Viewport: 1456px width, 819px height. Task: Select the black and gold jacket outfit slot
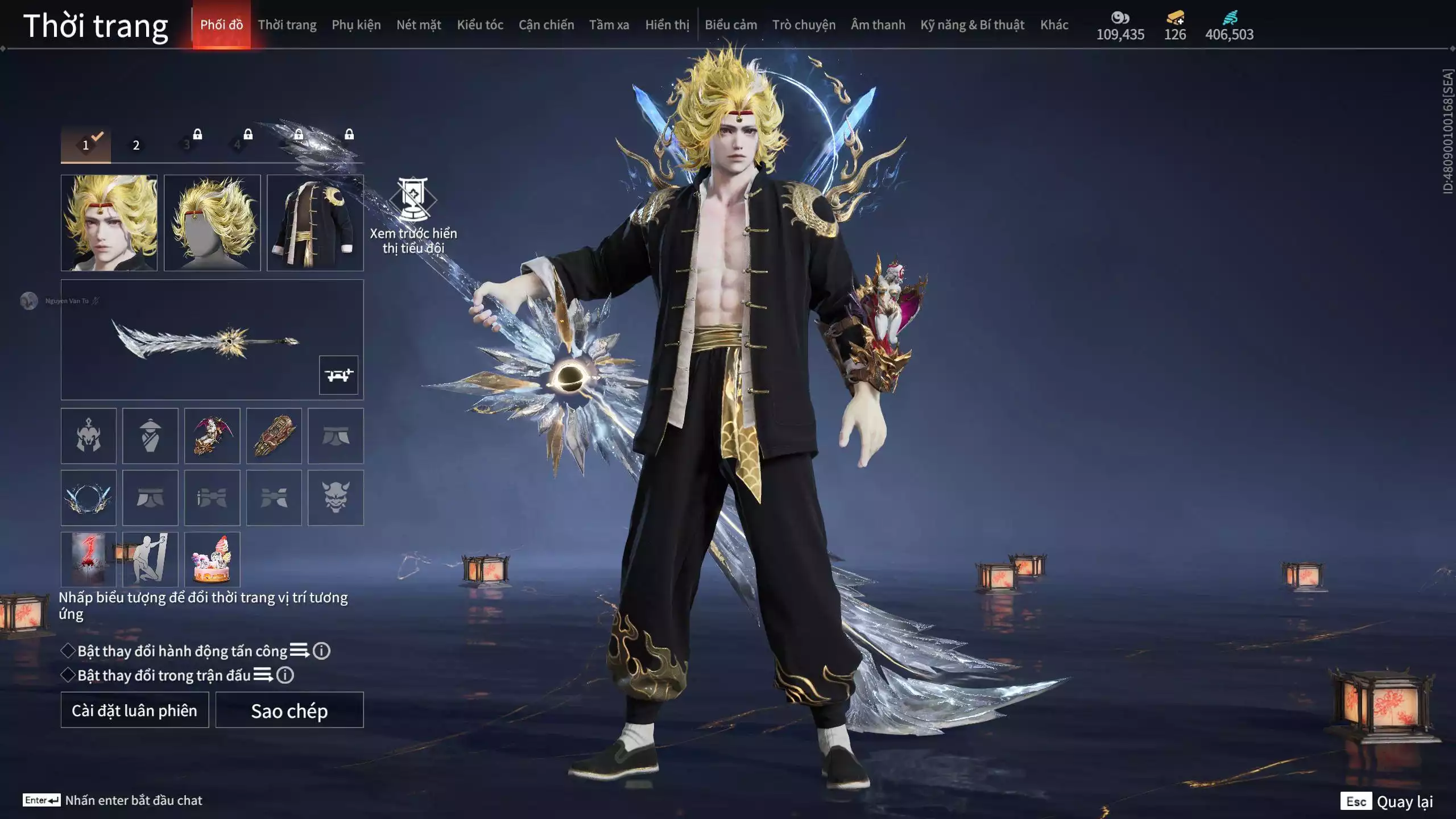(315, 222)
